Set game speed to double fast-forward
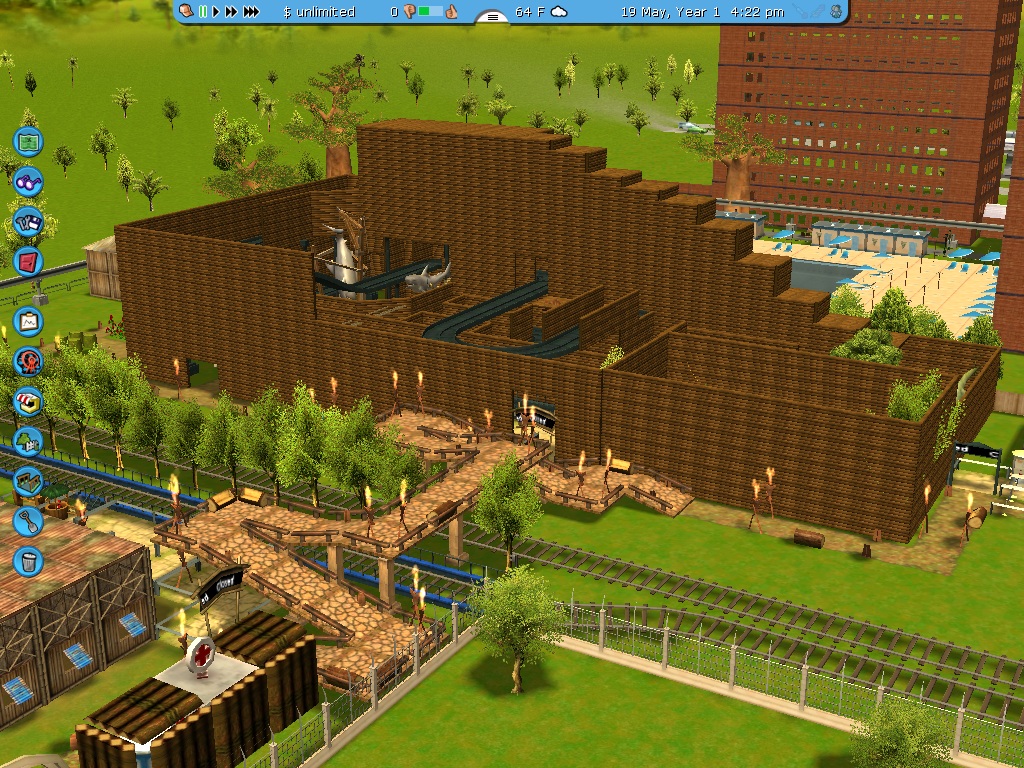 [x=231, y=12]
